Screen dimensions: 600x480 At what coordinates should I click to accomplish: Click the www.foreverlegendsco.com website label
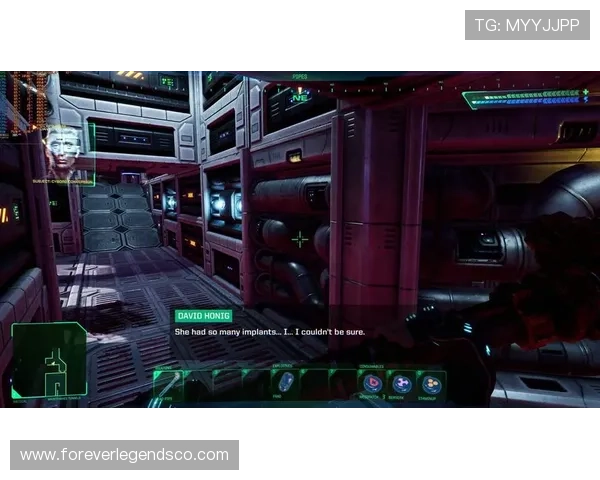(x=124, y=455)
